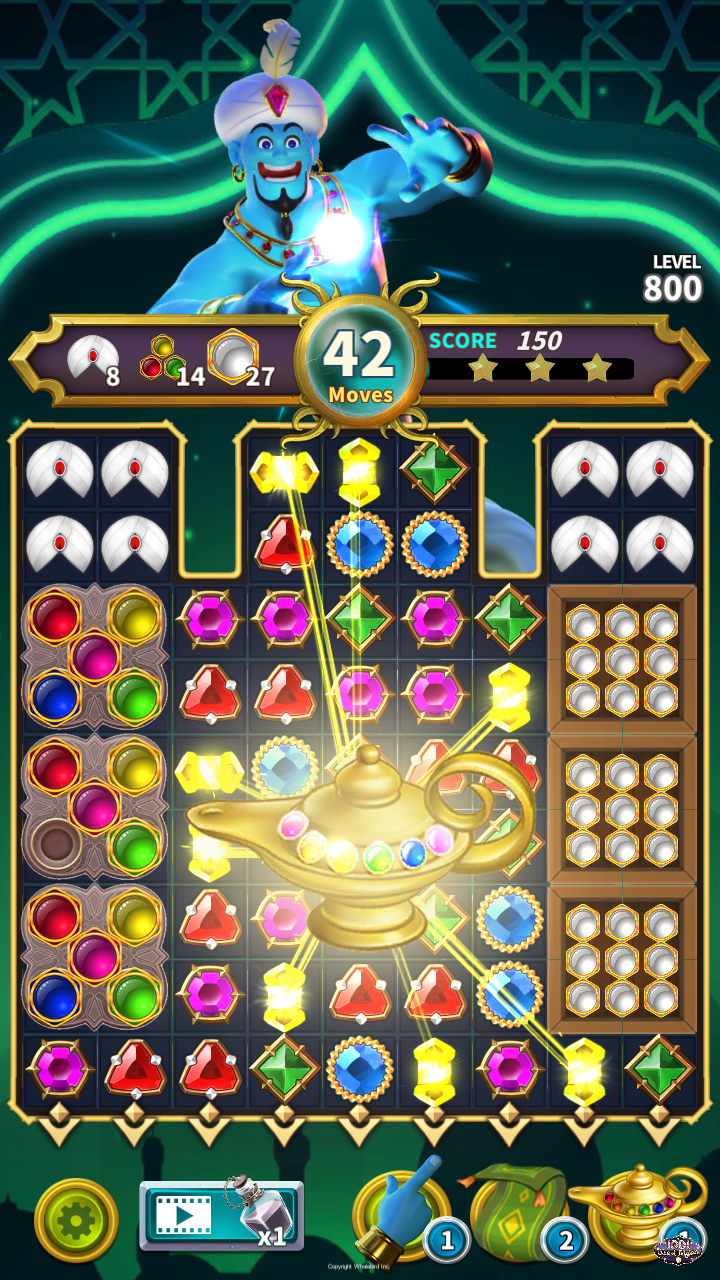Viewport: 720px width, 1280px height.
Task: Watch video ad for free potion
Action: (x=220, y=1216)
